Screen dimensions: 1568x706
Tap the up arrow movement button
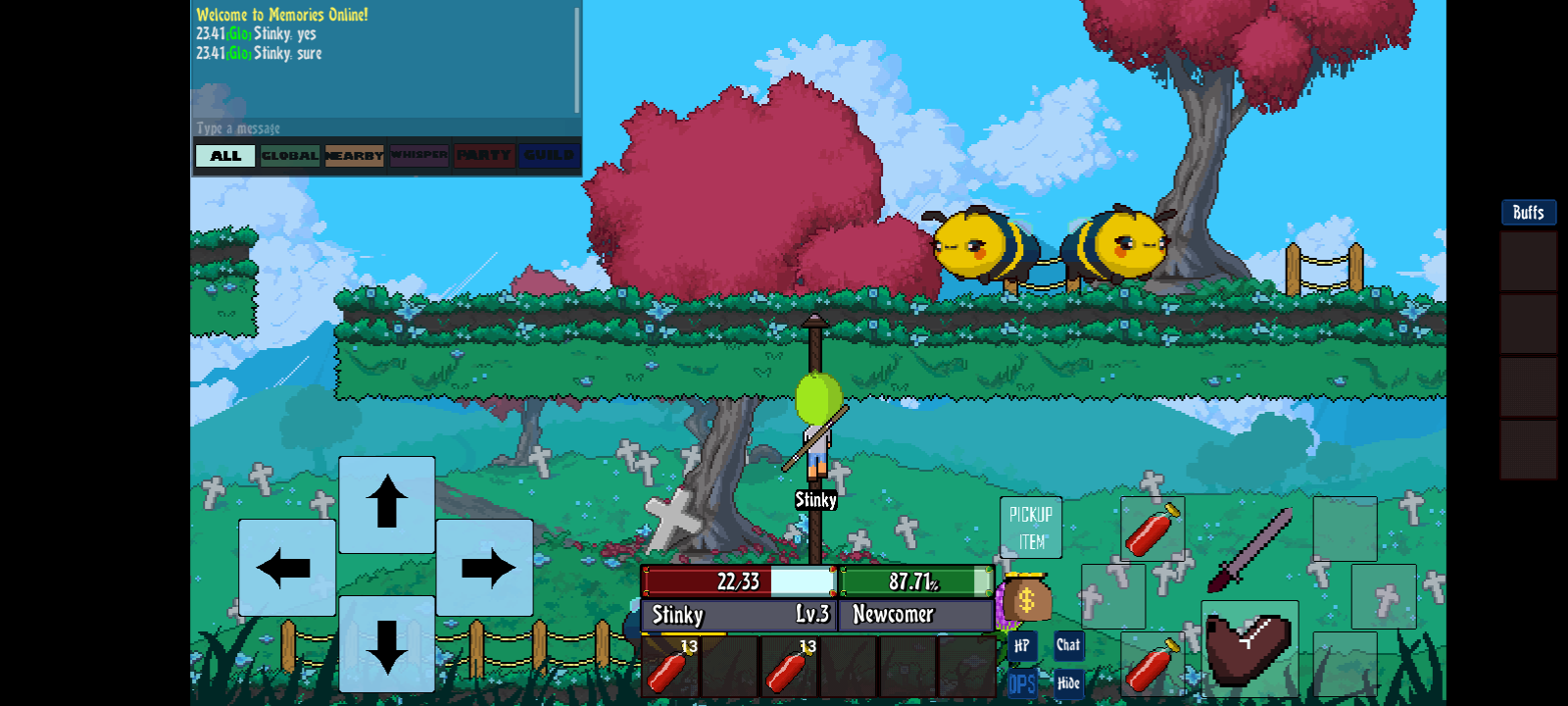(x=387, y=503)
